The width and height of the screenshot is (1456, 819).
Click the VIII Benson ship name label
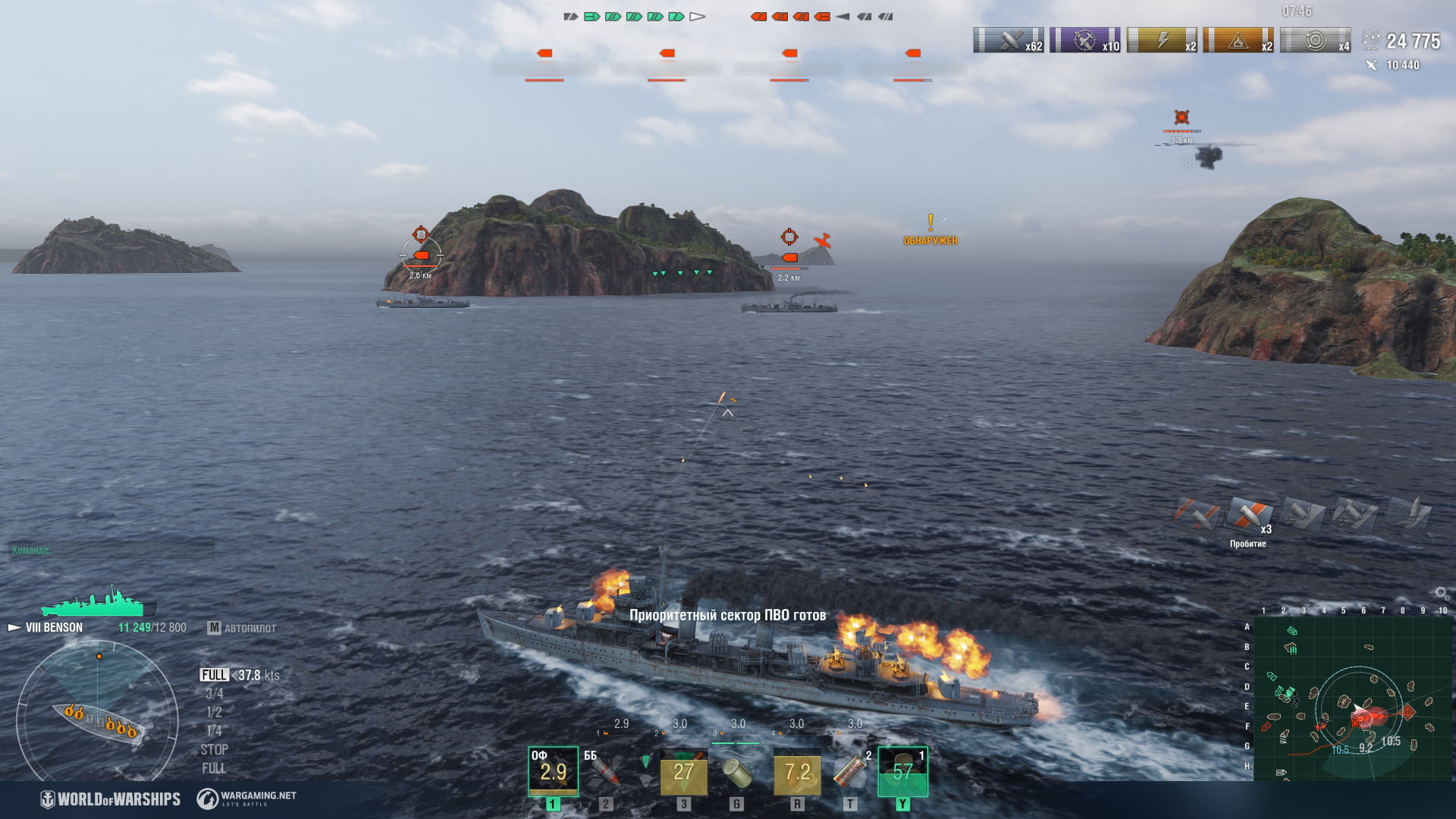point(54,628)
